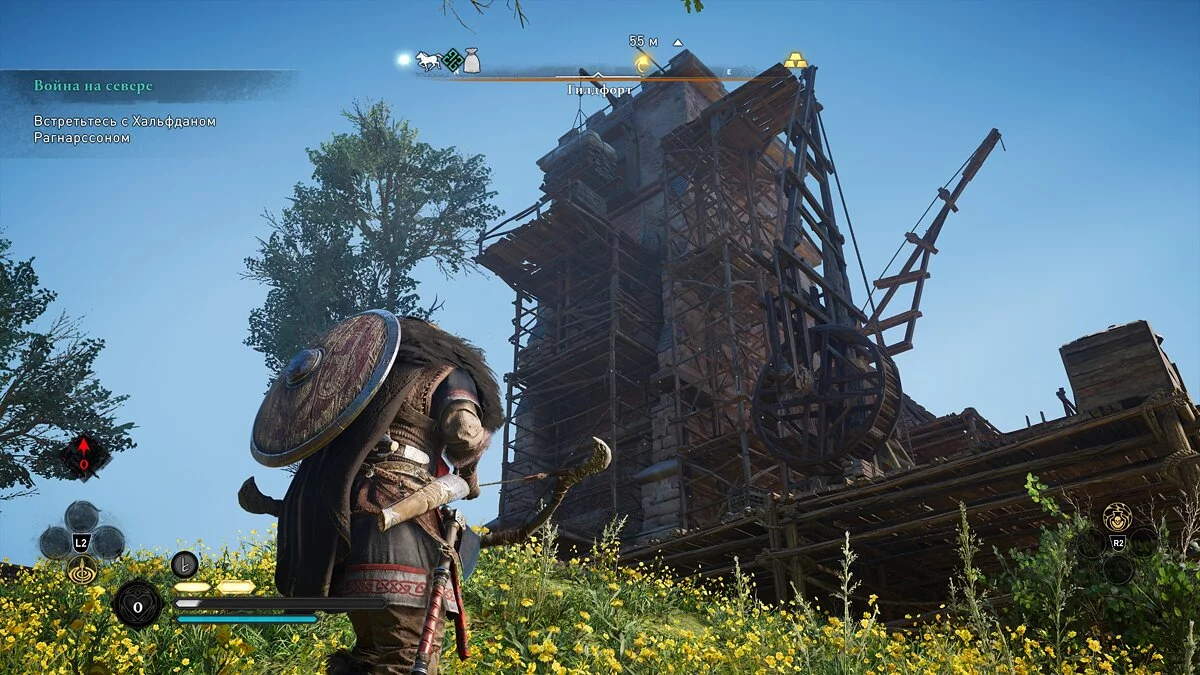Click the rune icon above the adrenaline bars
1200x675 pixels.
pyautogui.click(x=184, y=564)
